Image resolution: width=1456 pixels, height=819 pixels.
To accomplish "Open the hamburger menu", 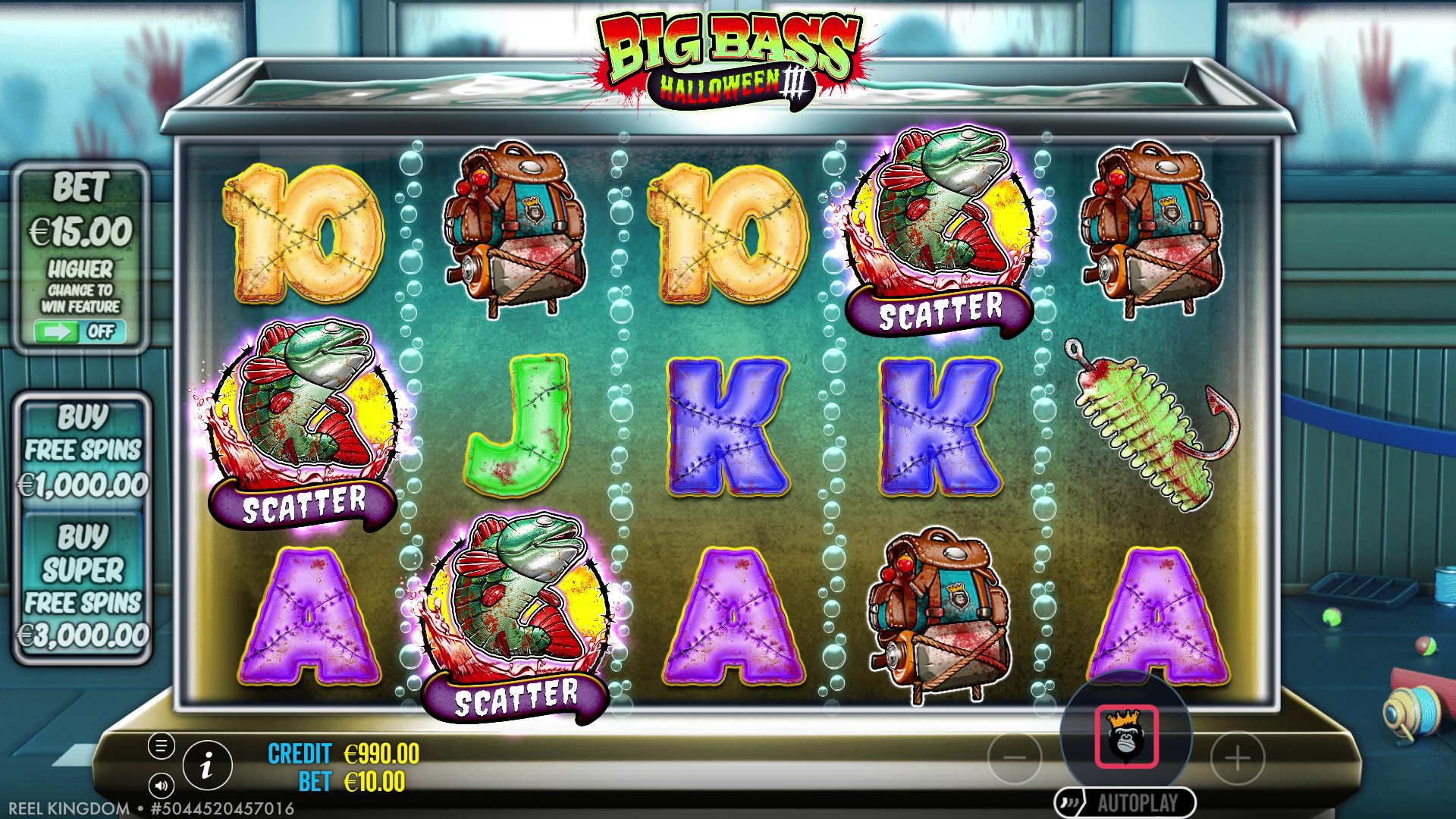I will click(x=161, y=746).
